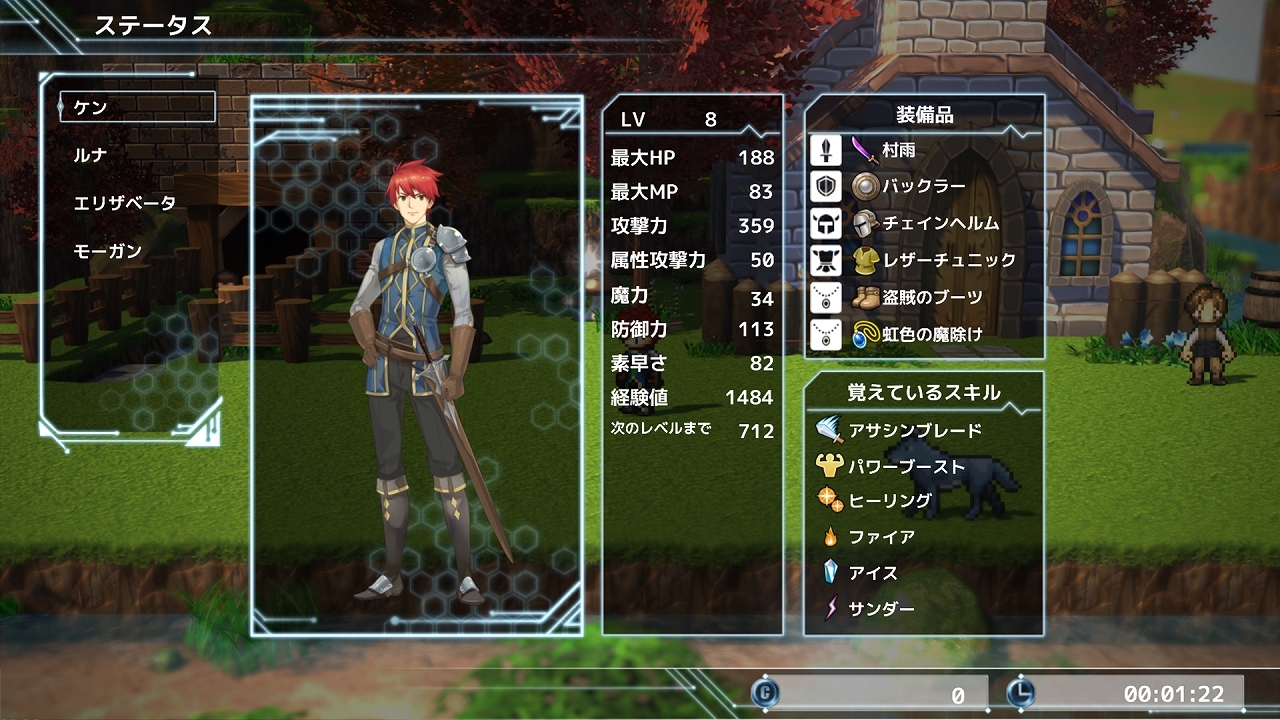Choose the サンダー lightning spell

point(881,608)
